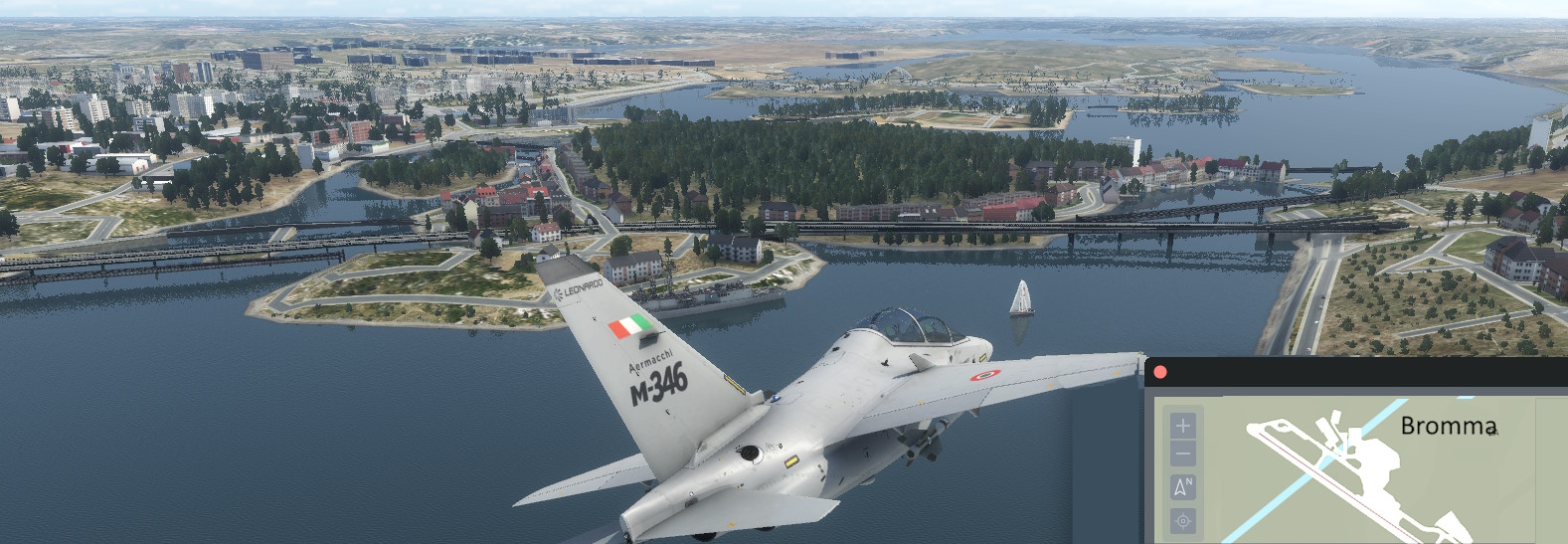Close the map window with the red dot

(x=1160, y=373)
